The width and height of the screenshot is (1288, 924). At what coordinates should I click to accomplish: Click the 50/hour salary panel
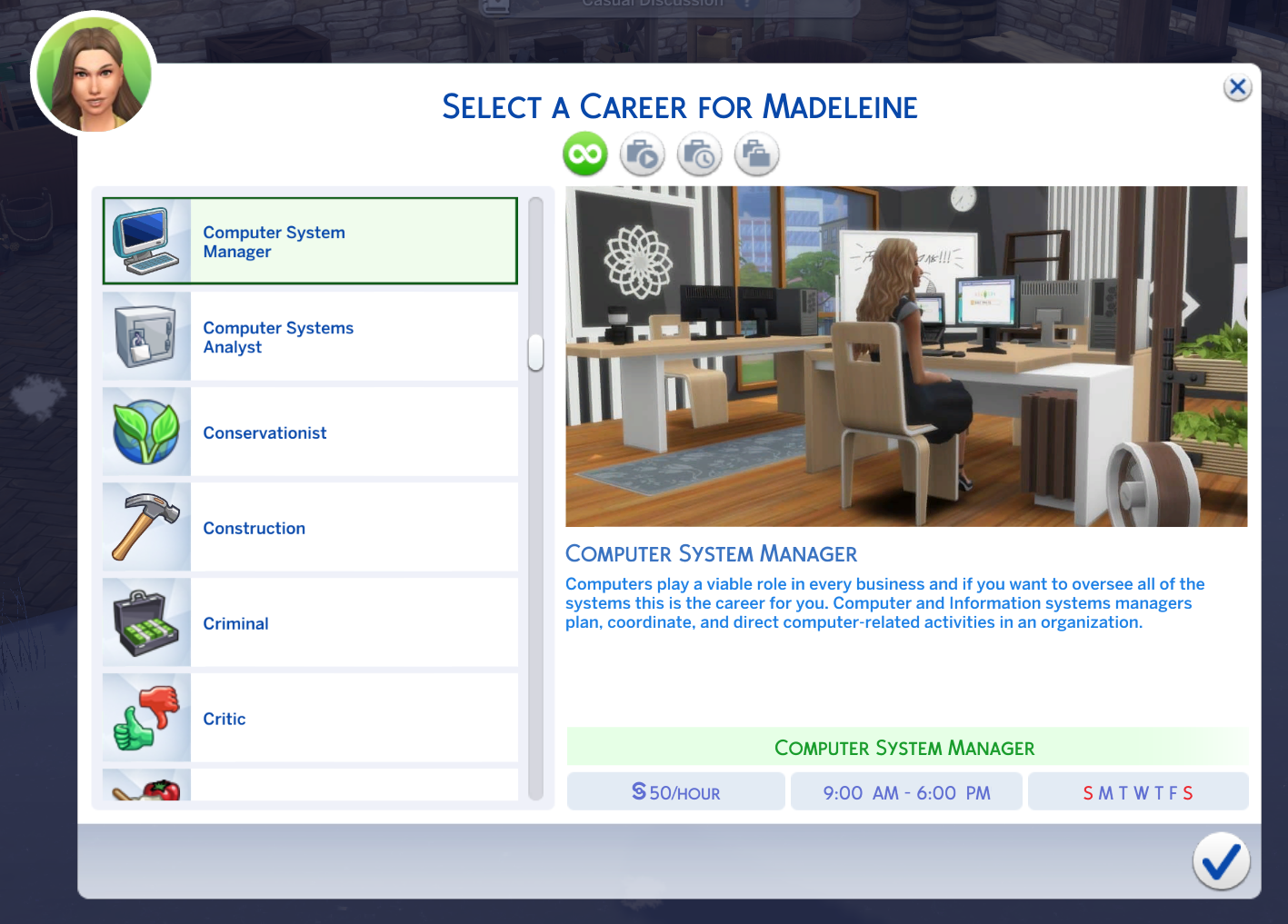tap(675, 790)
